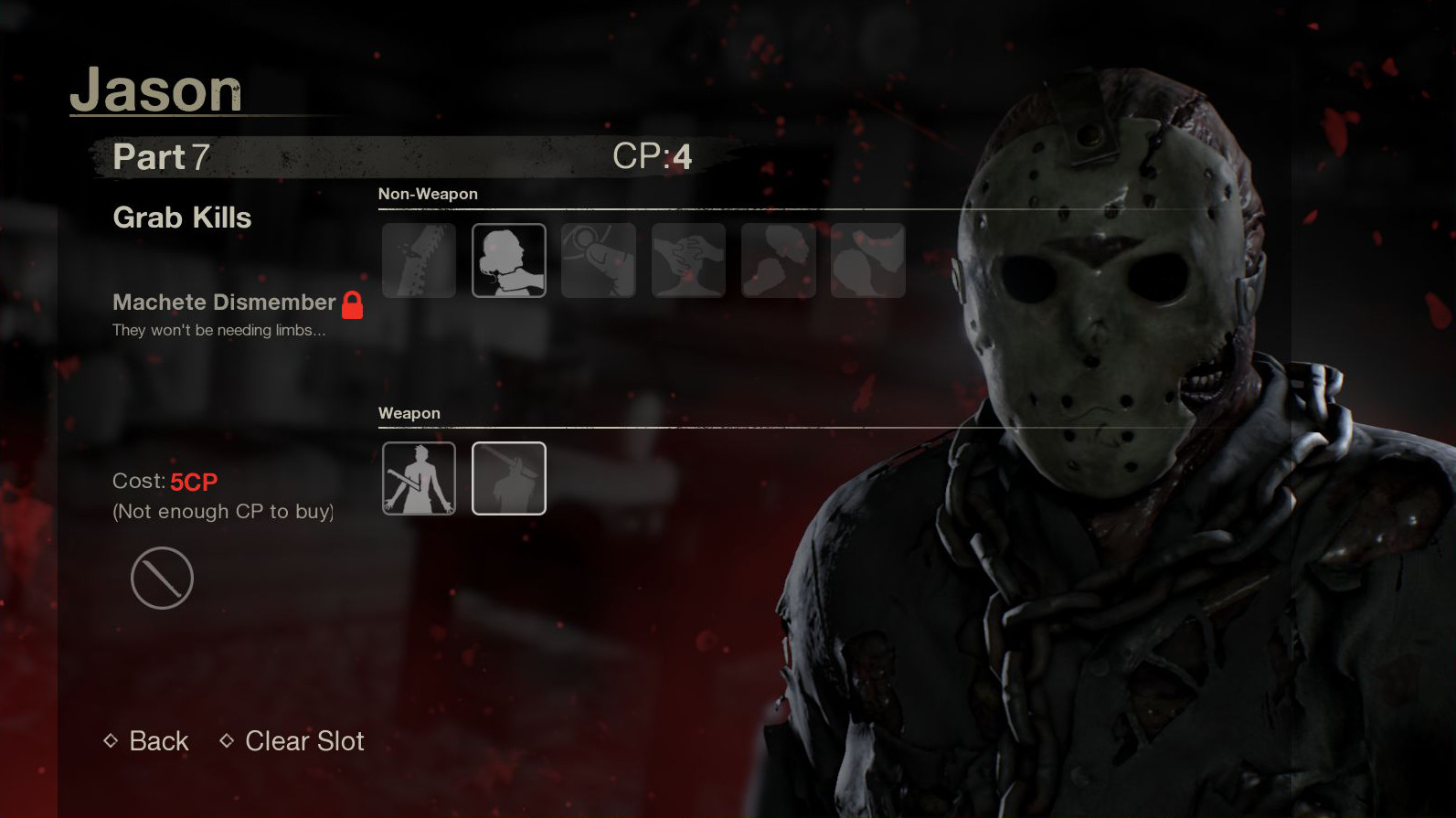Viewport: 1456px width, 818px height.
Task: Click the diamond marker beside Clear Slot
Action: [228, 741]
